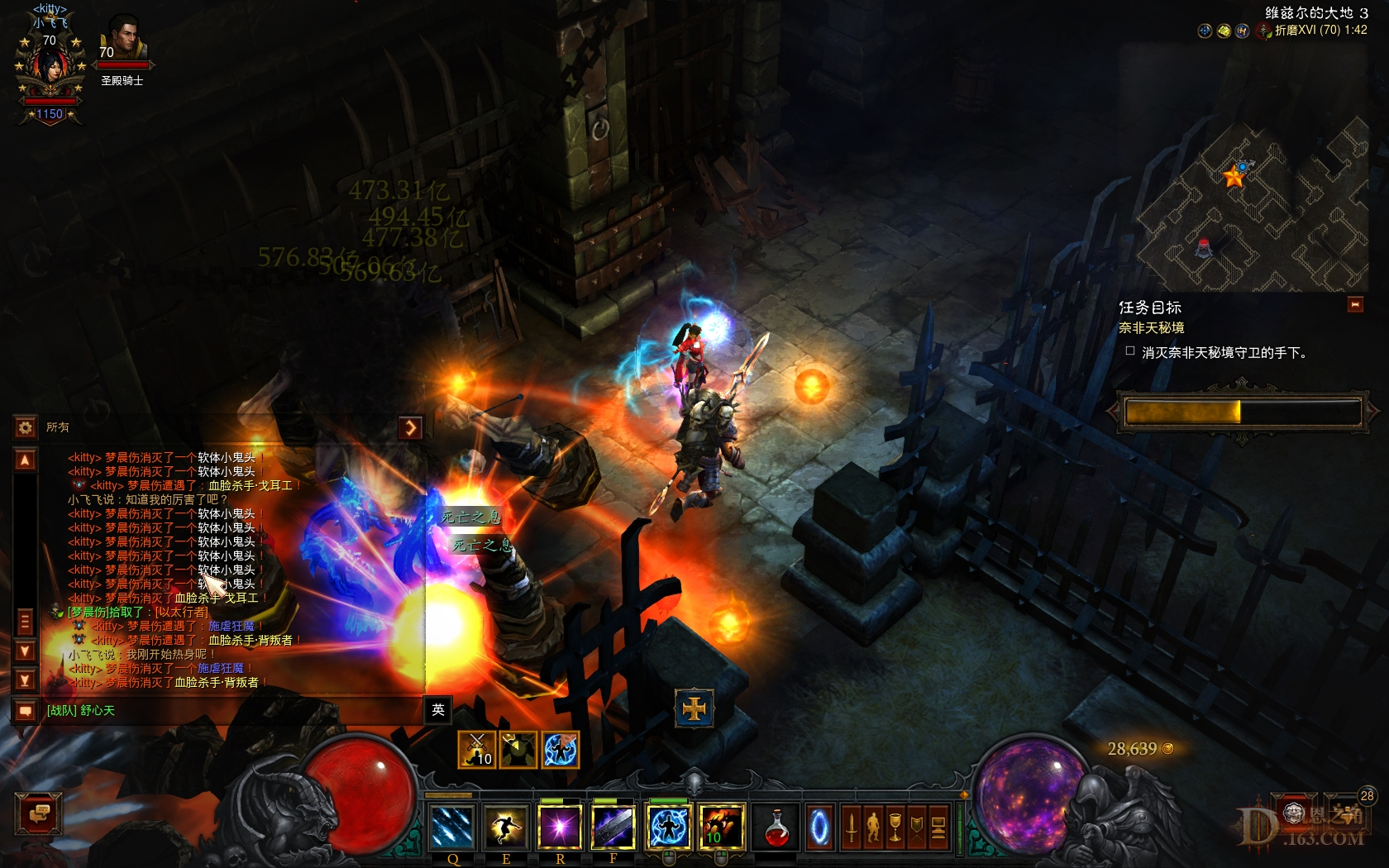
Task: Expand the chat window with the orange chevron
Action: 411,427
